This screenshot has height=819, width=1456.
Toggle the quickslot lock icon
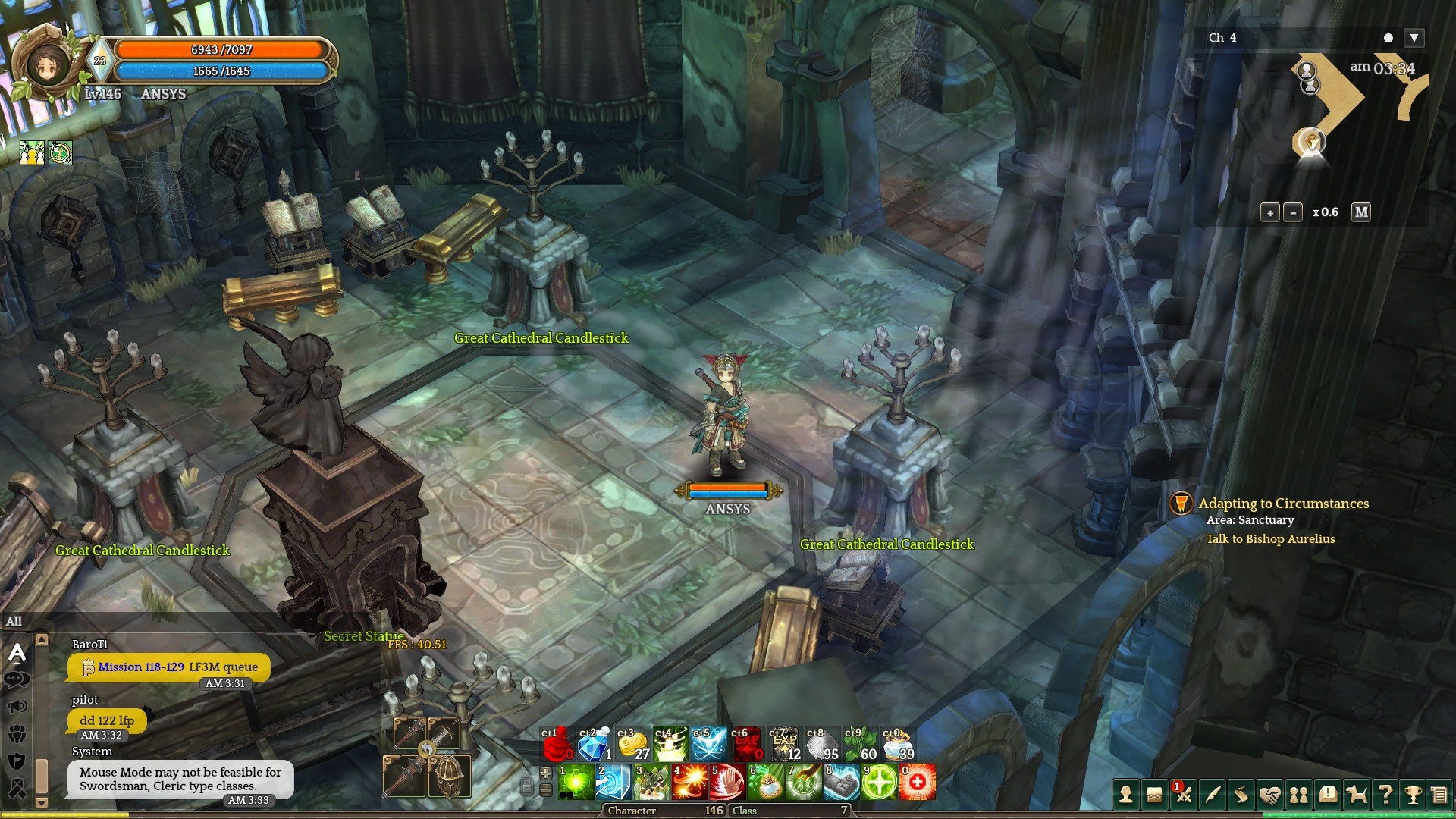(x=526, y=786)
